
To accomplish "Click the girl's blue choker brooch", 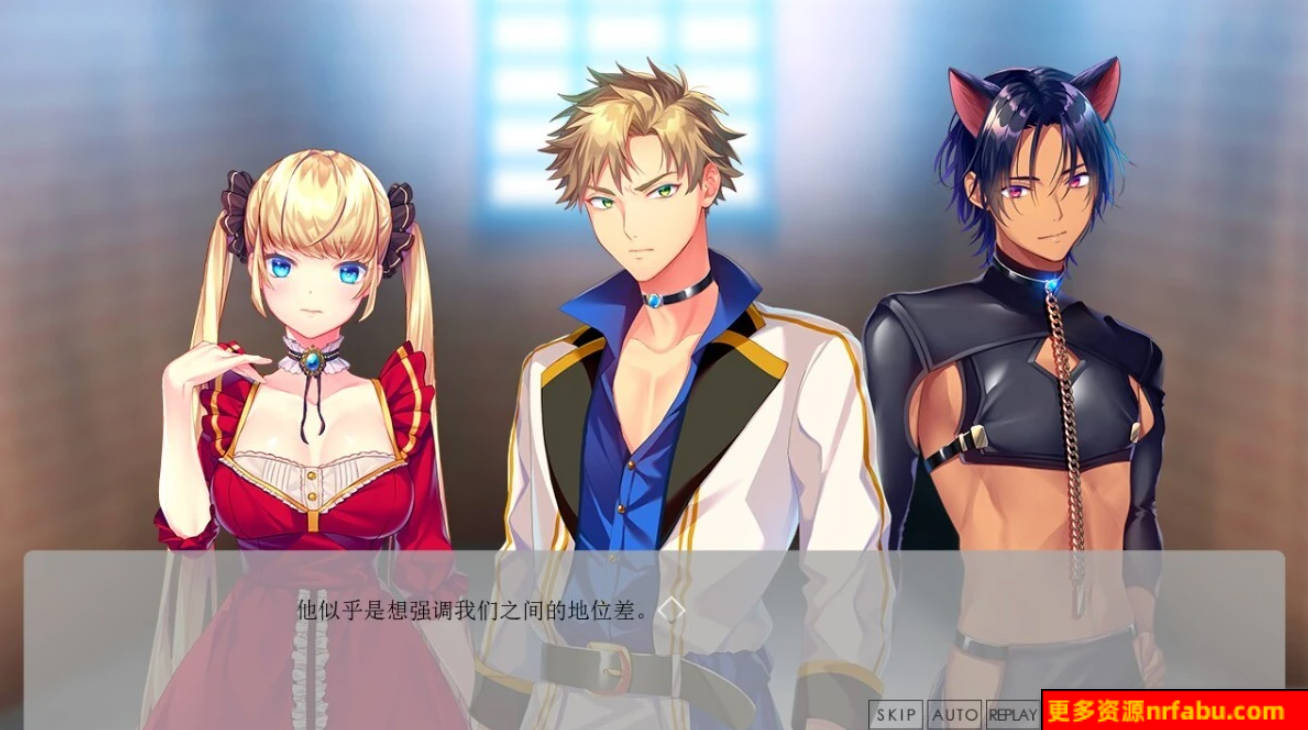I will pos(313,363).
